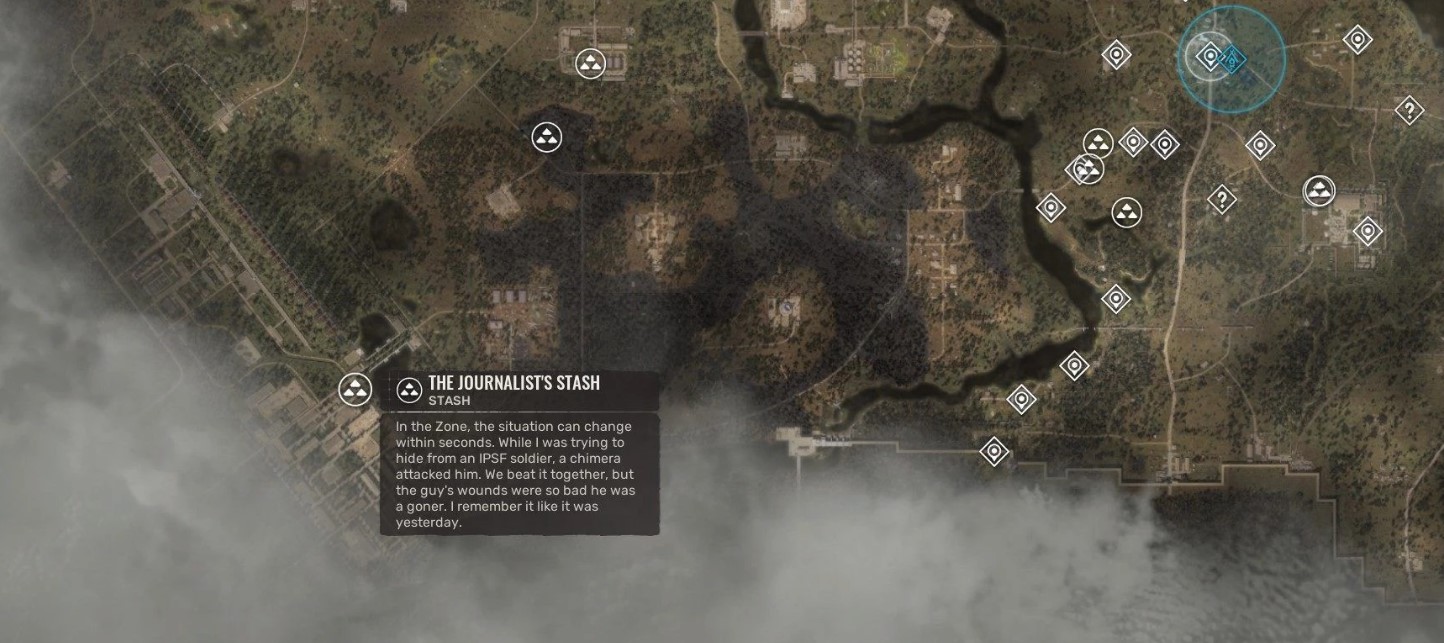The width and height of the screenshot is (1444, 643).
Task: Pick the stash marker overlapping a location pin
Action: point(1090,168)
